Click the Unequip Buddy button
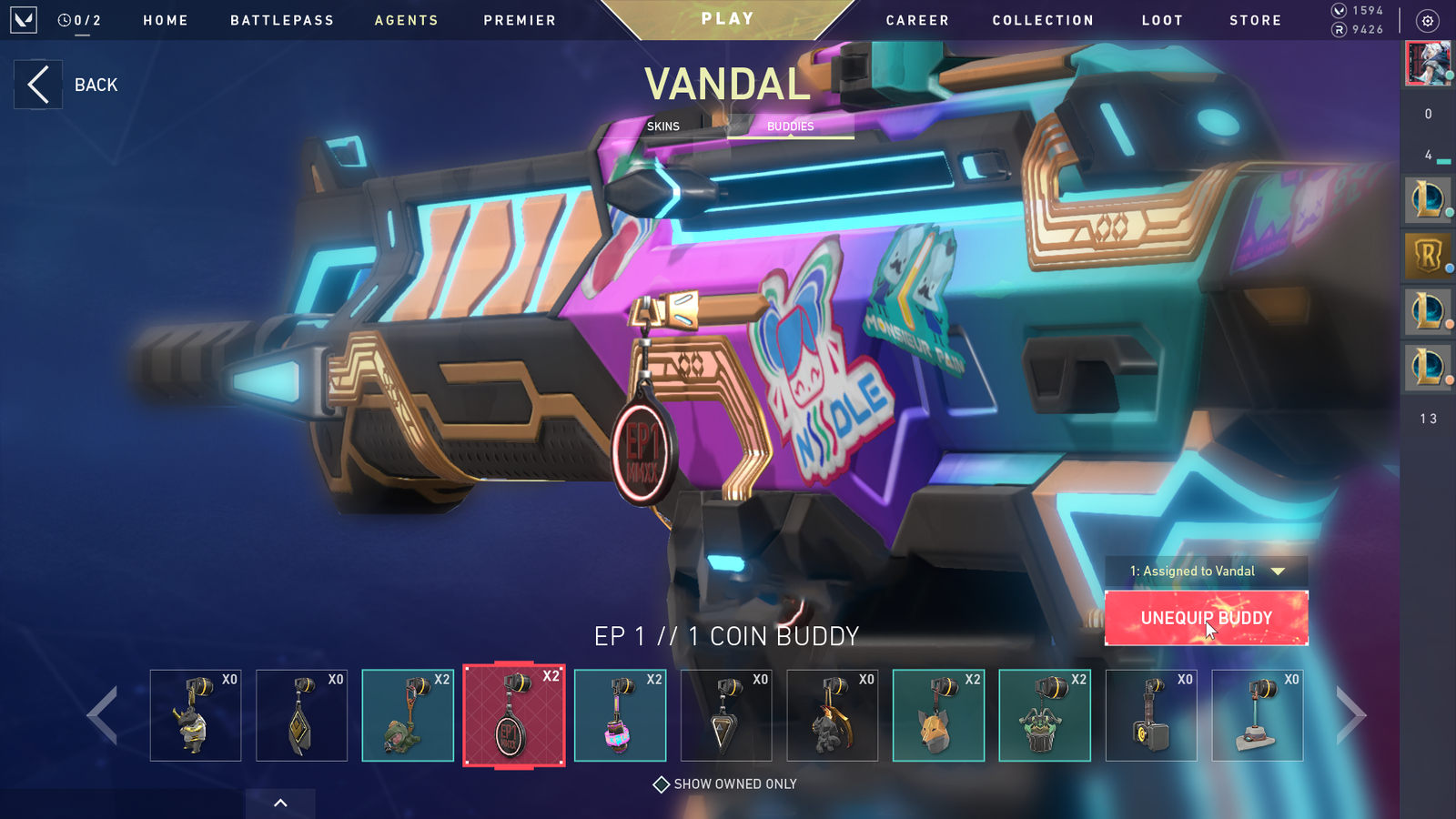1456x819 pixels. coord(1206,618)
